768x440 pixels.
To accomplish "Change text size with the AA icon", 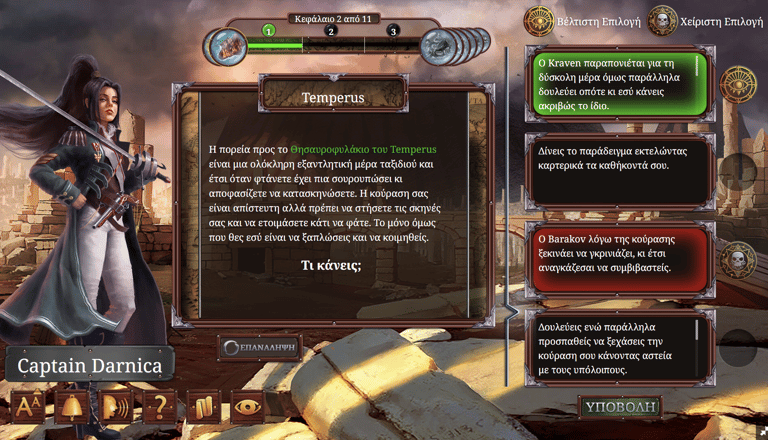I will [x=27, y=408].
